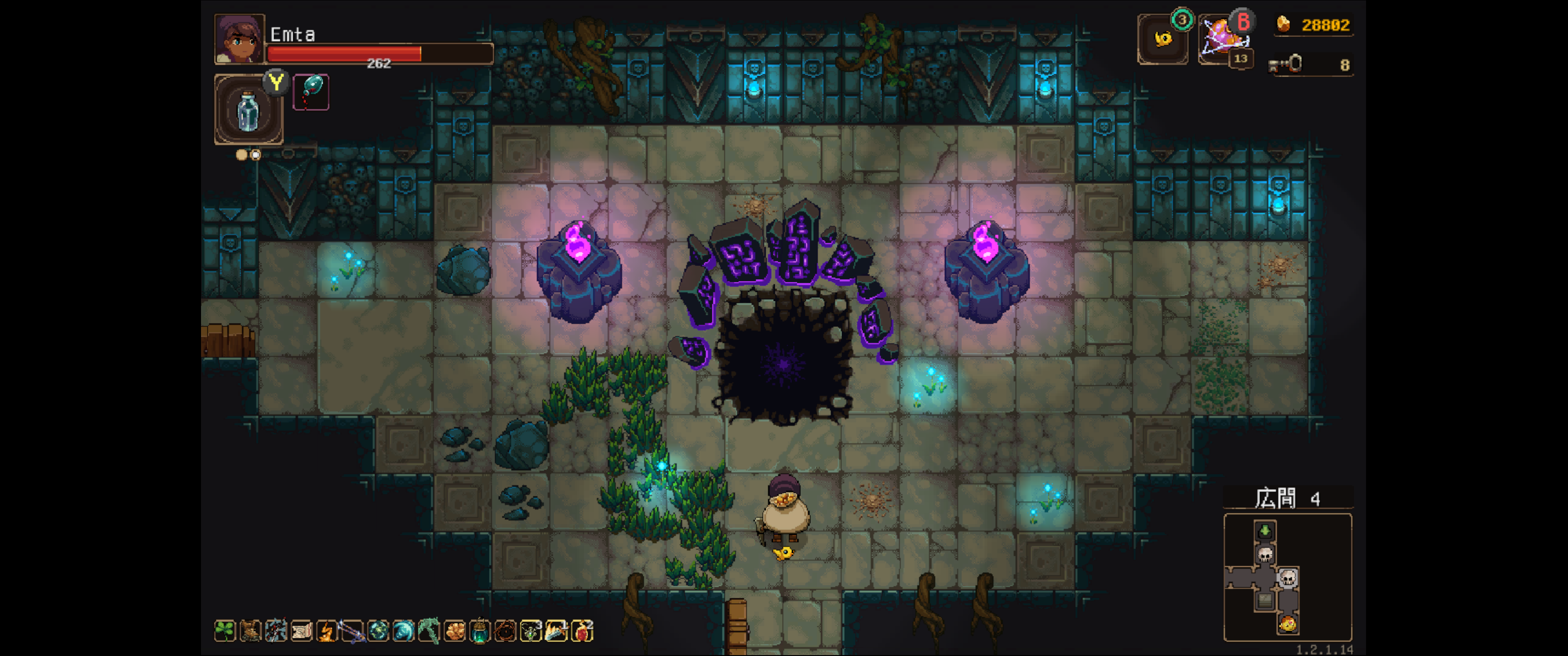Select the green amulet blessing icon
This screenshot has height=656, width=1568.
click(531, 631)
